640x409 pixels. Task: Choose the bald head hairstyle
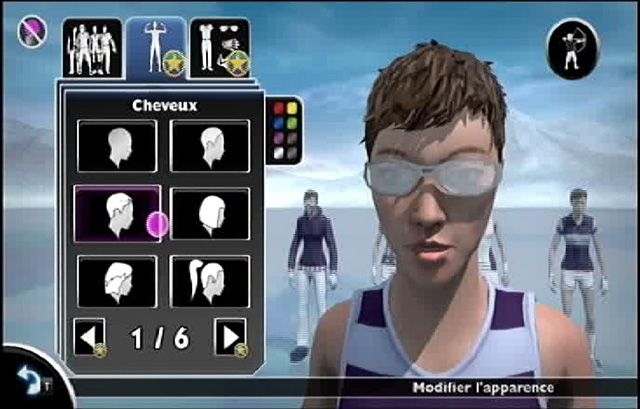tap(117, 145)
